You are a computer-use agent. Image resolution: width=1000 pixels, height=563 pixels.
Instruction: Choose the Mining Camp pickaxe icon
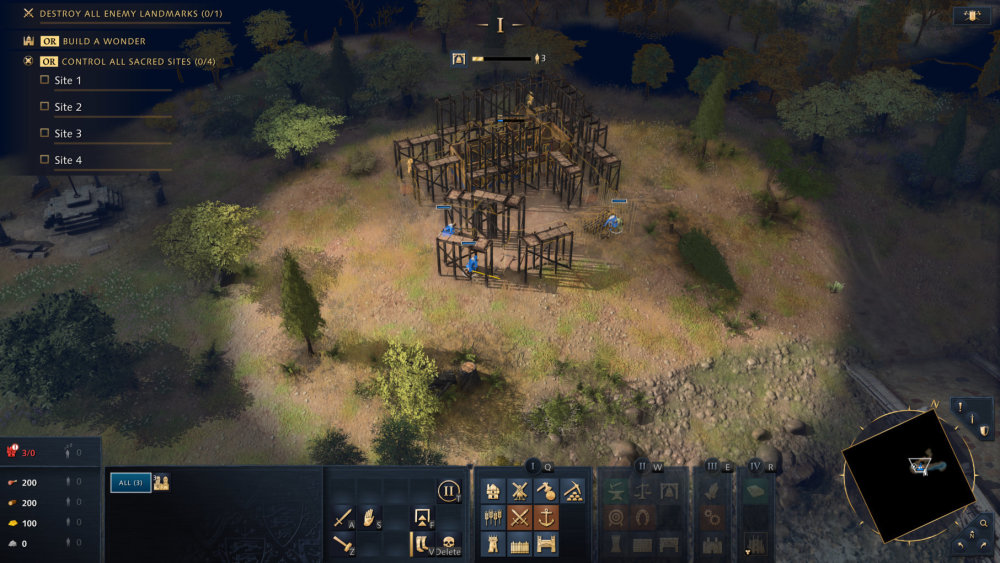(x=573, y=491)
